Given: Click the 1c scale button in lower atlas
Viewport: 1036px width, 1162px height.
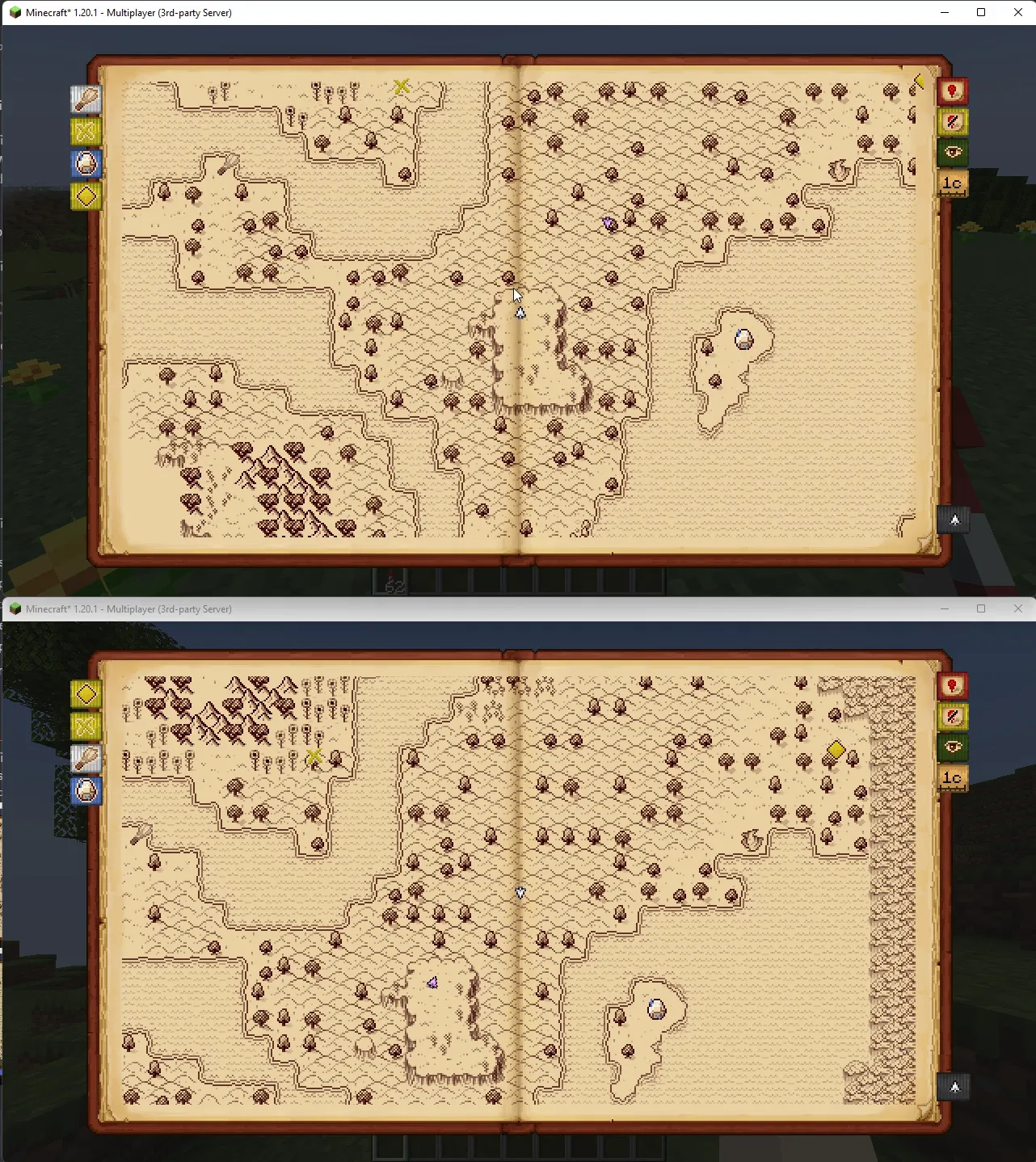Looking at the screenshot, I should tap(953, 778).
